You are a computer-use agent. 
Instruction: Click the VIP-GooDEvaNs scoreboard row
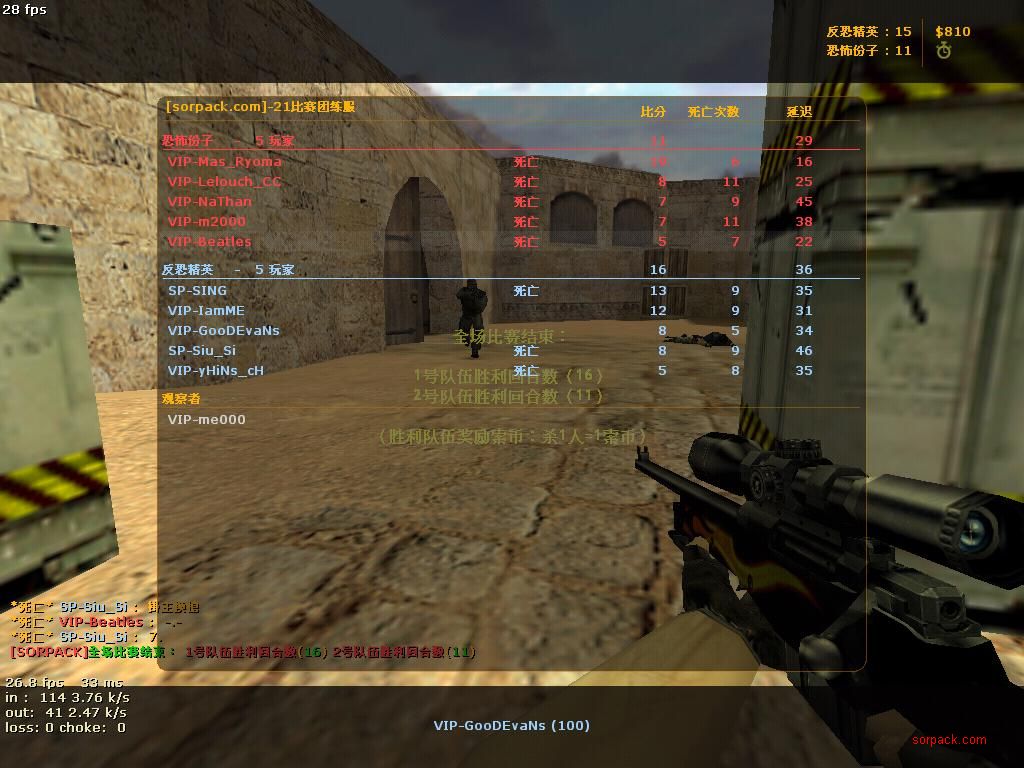click(x=224, y=331)
